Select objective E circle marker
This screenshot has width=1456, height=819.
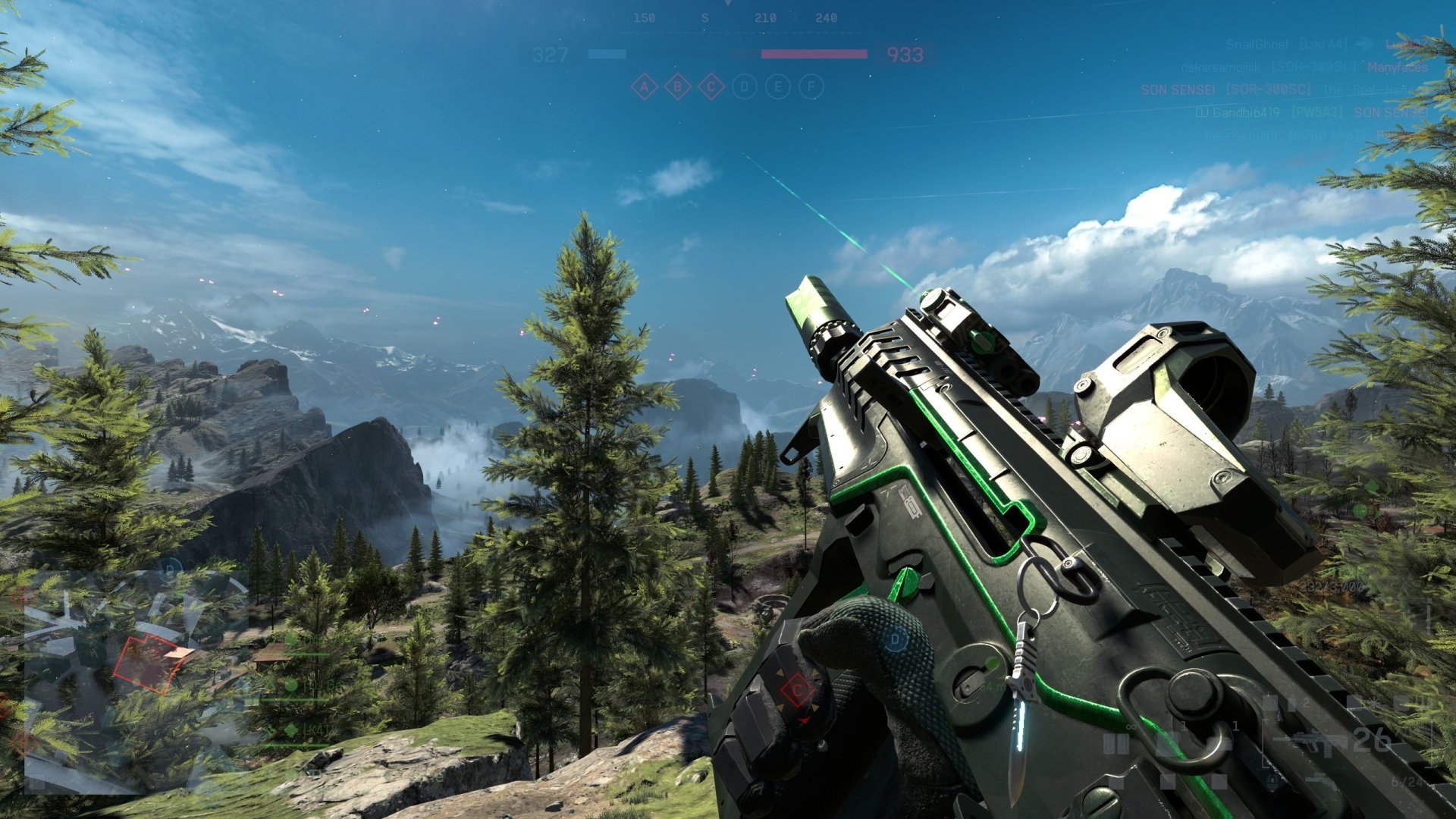(x=778, y=87)
